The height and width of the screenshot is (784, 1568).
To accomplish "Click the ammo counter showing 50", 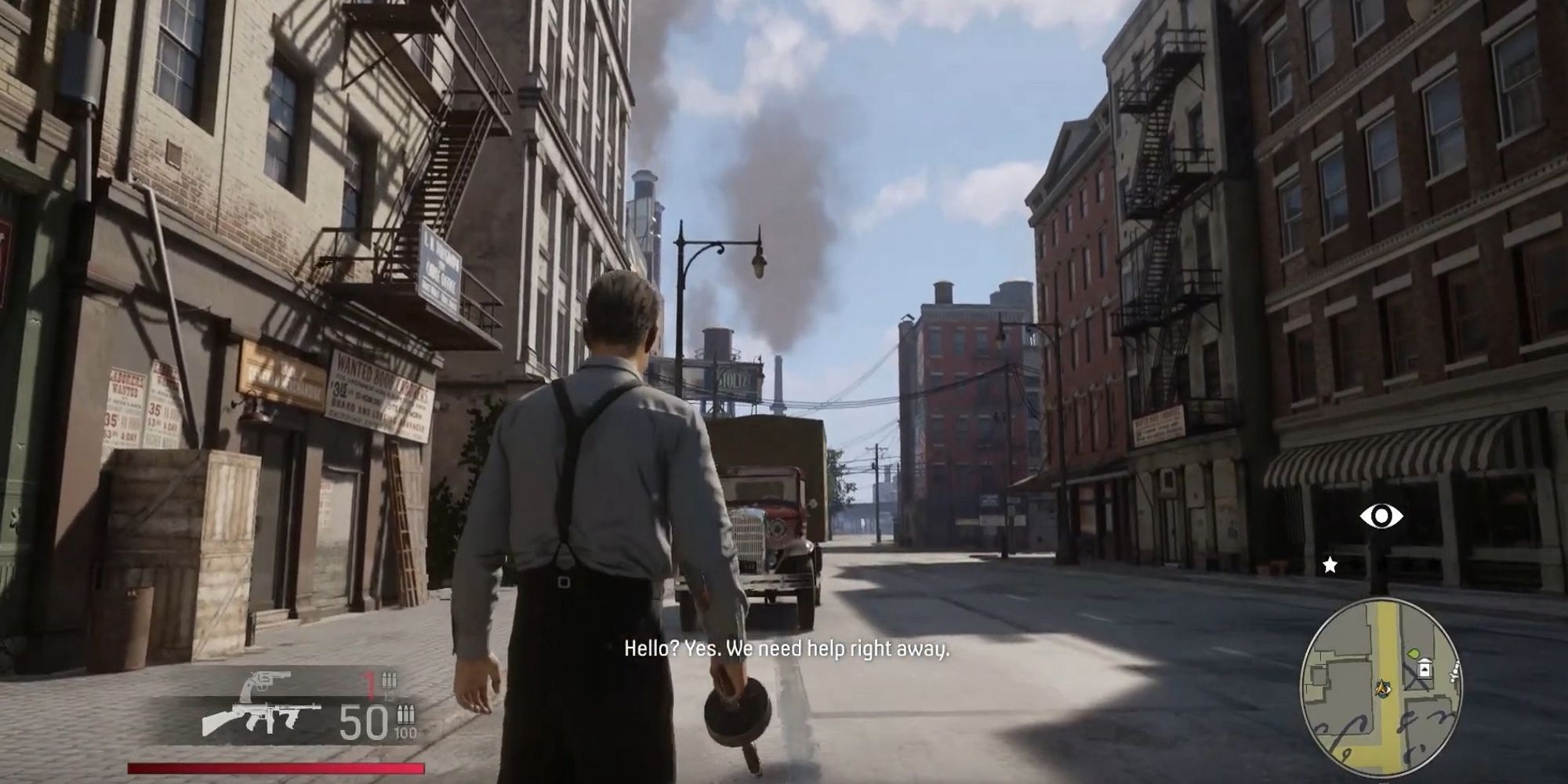I will point(361,720).
